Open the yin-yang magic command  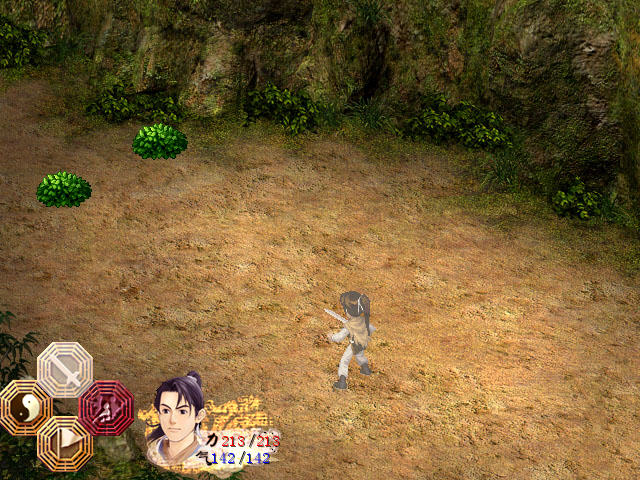click(x=26, y=407)
